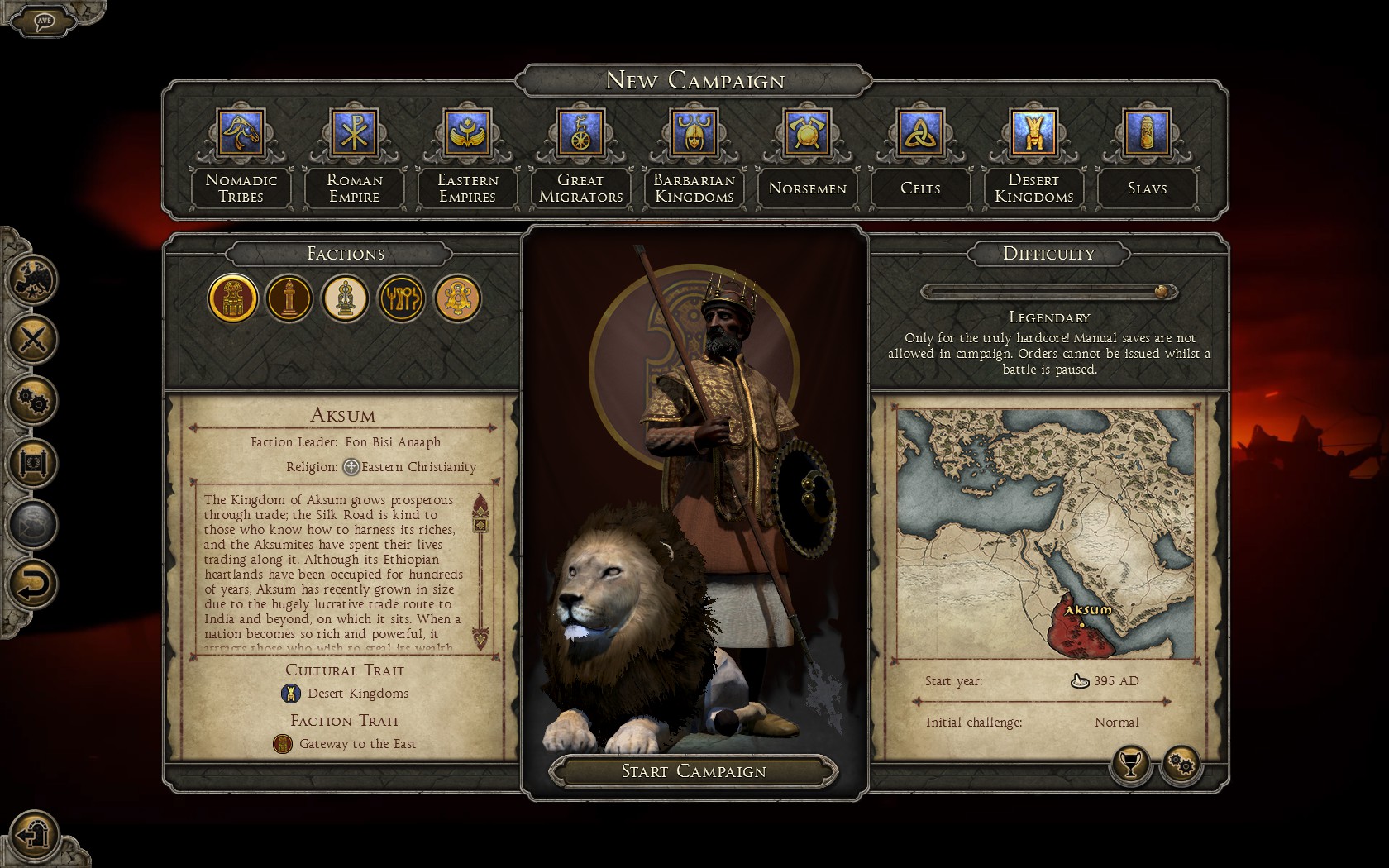Select the pillar emblem faction

289,298
